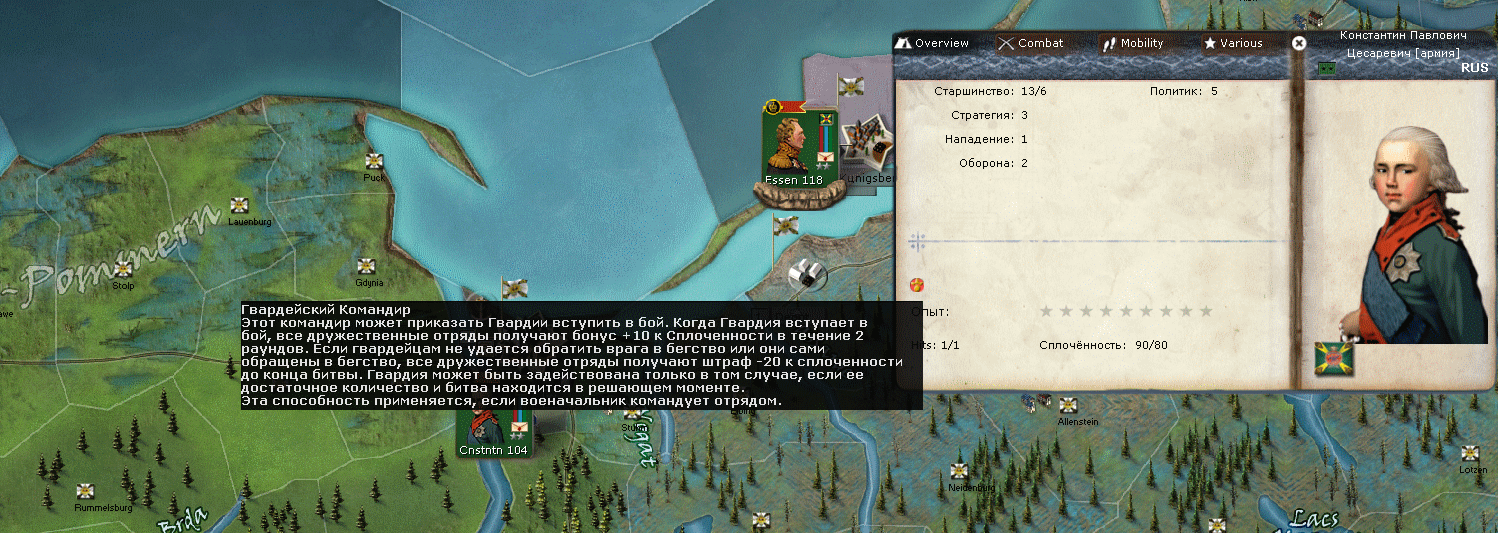Show the Mobility tab
This screenshot has width=1498, height=533.
1132,43
